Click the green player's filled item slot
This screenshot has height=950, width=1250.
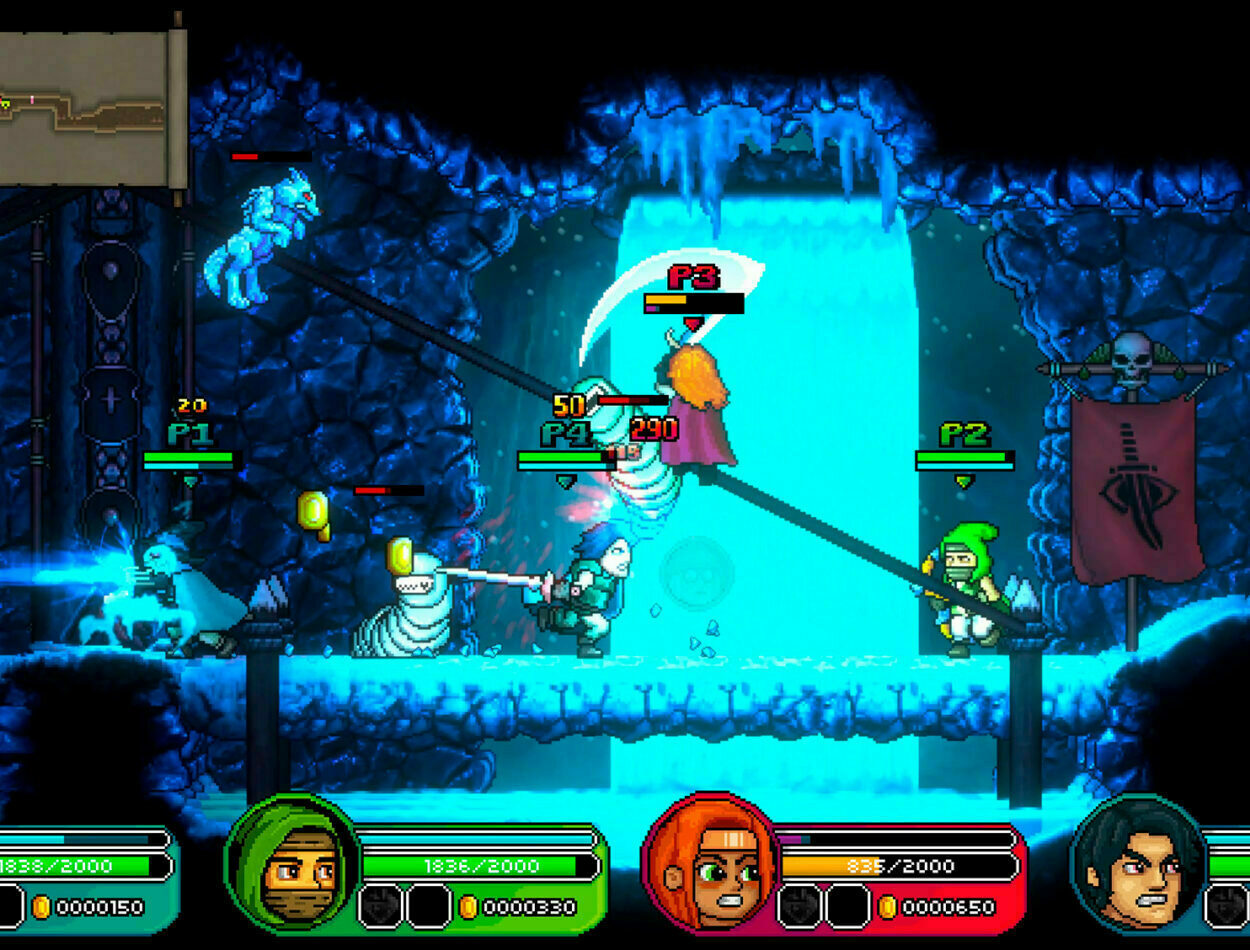tap(380, 907)
